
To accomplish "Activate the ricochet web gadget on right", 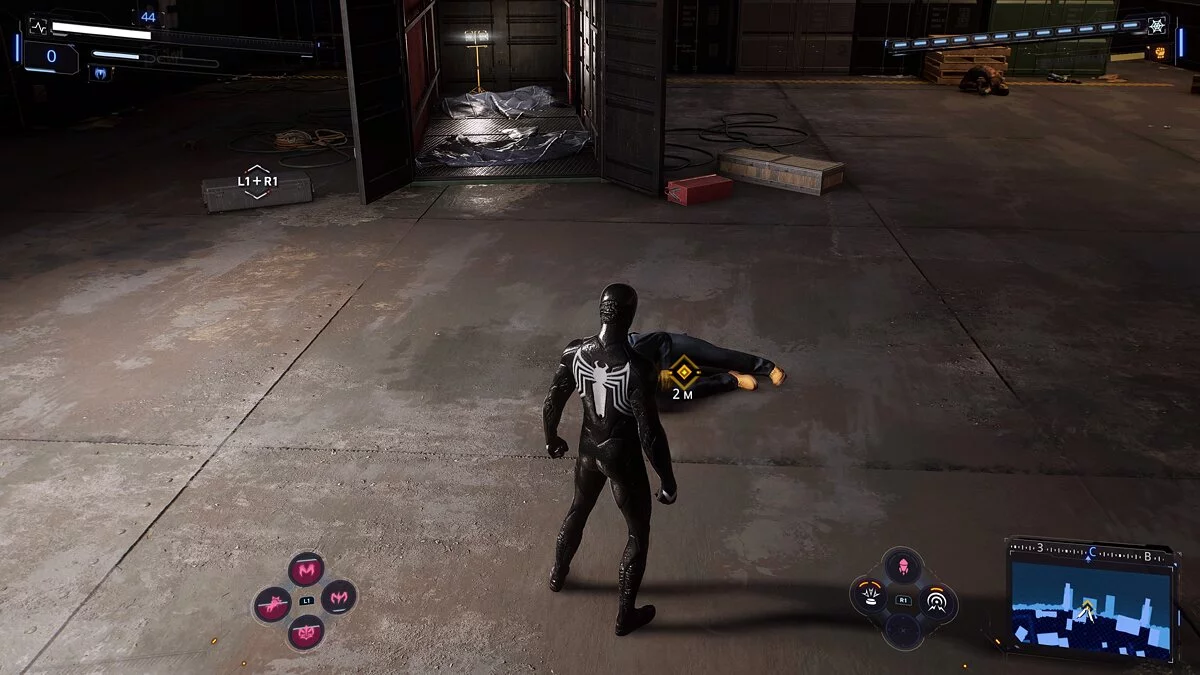I will [x=937, y=602].
